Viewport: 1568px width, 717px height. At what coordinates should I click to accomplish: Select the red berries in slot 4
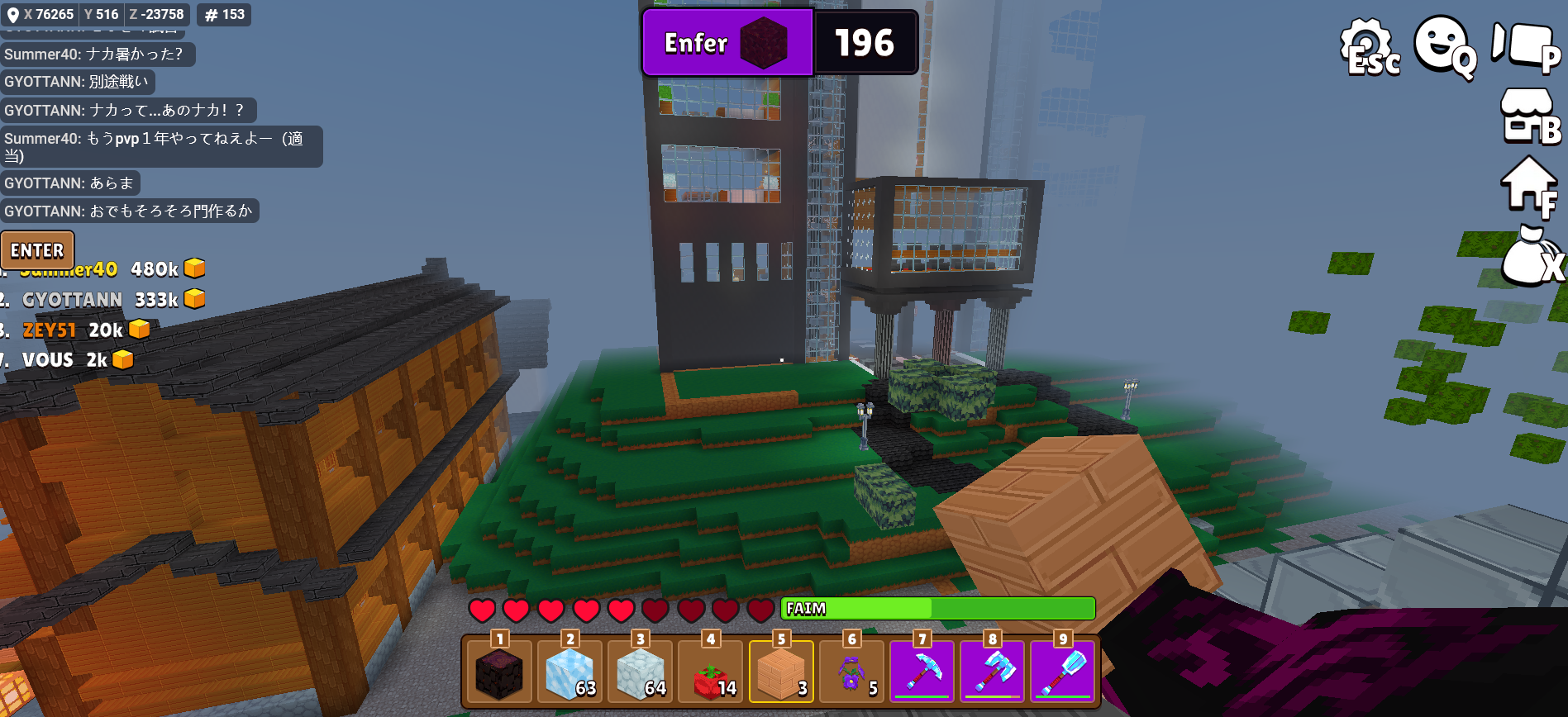[711, 672]
